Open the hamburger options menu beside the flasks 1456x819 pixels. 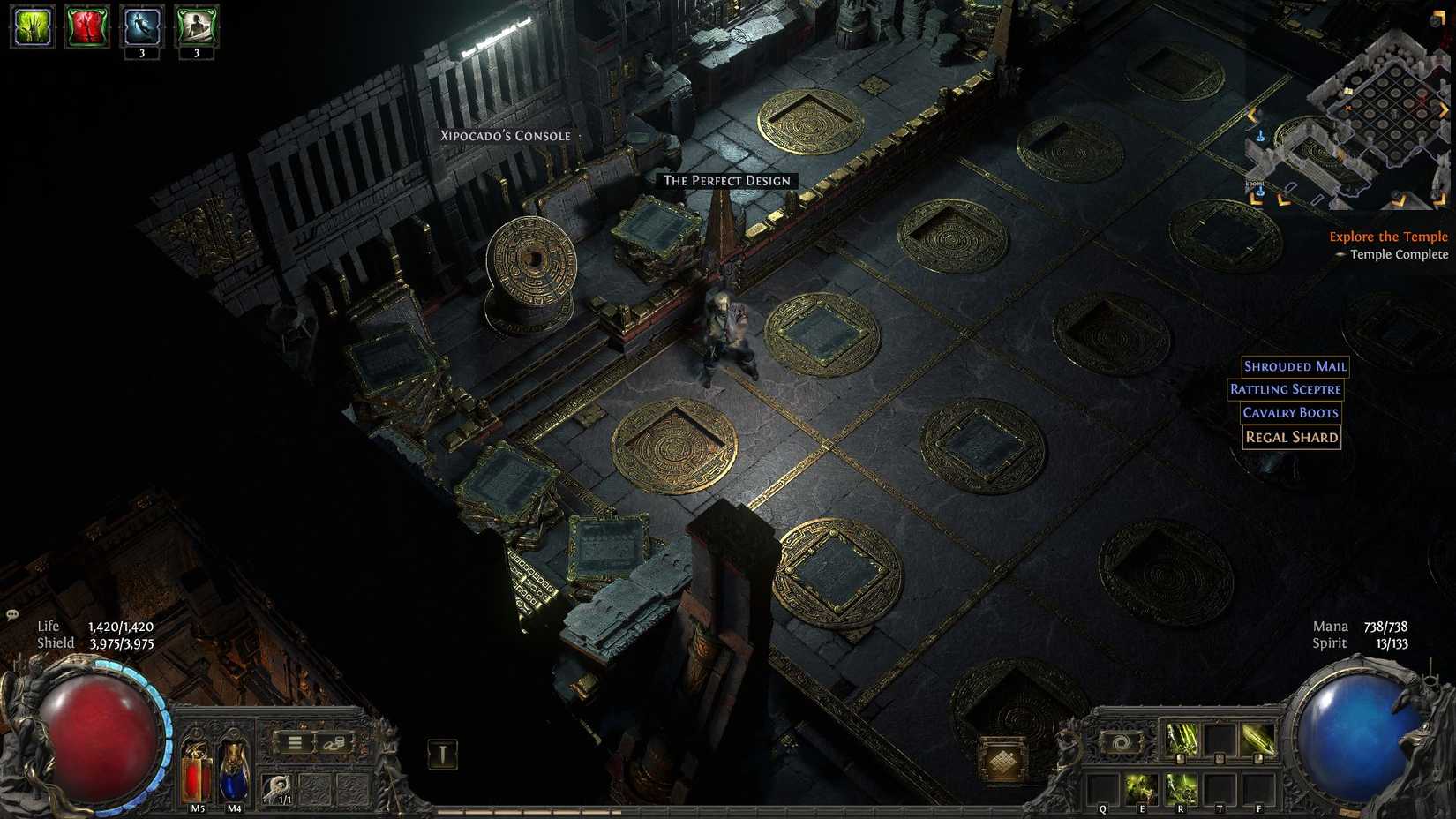[x=294, y=742]
